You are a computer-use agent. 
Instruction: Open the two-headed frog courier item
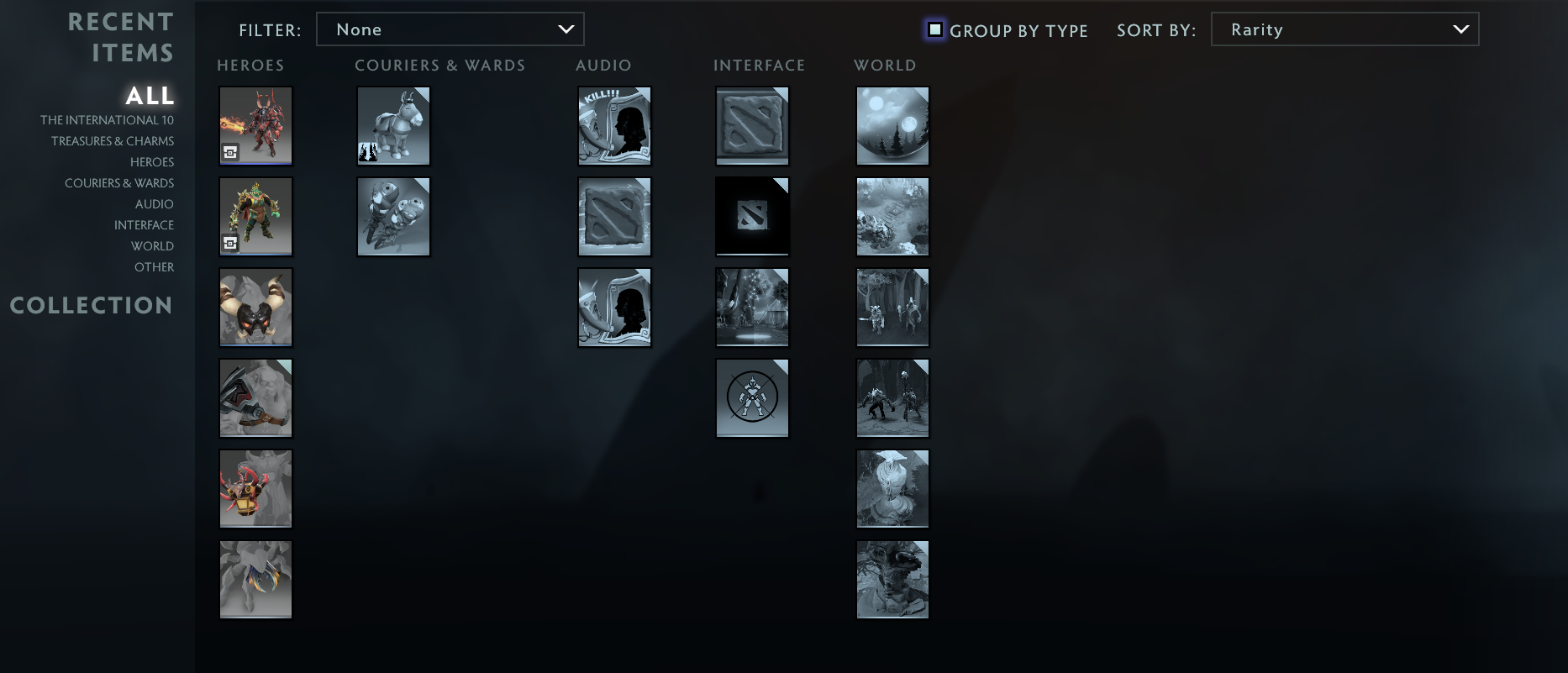tap(393, 216)
